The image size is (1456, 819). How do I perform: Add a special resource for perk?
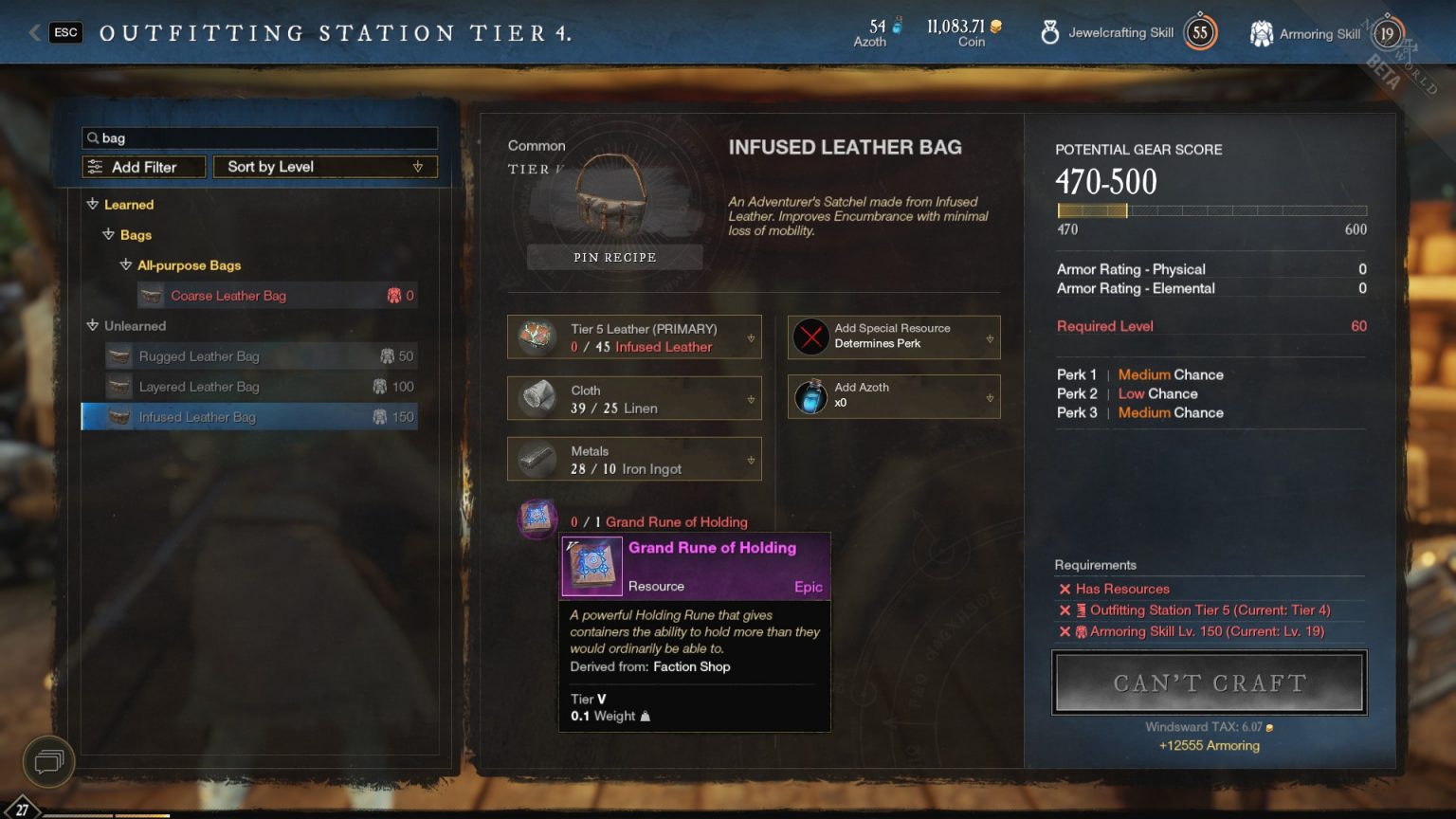coord(894,337)
